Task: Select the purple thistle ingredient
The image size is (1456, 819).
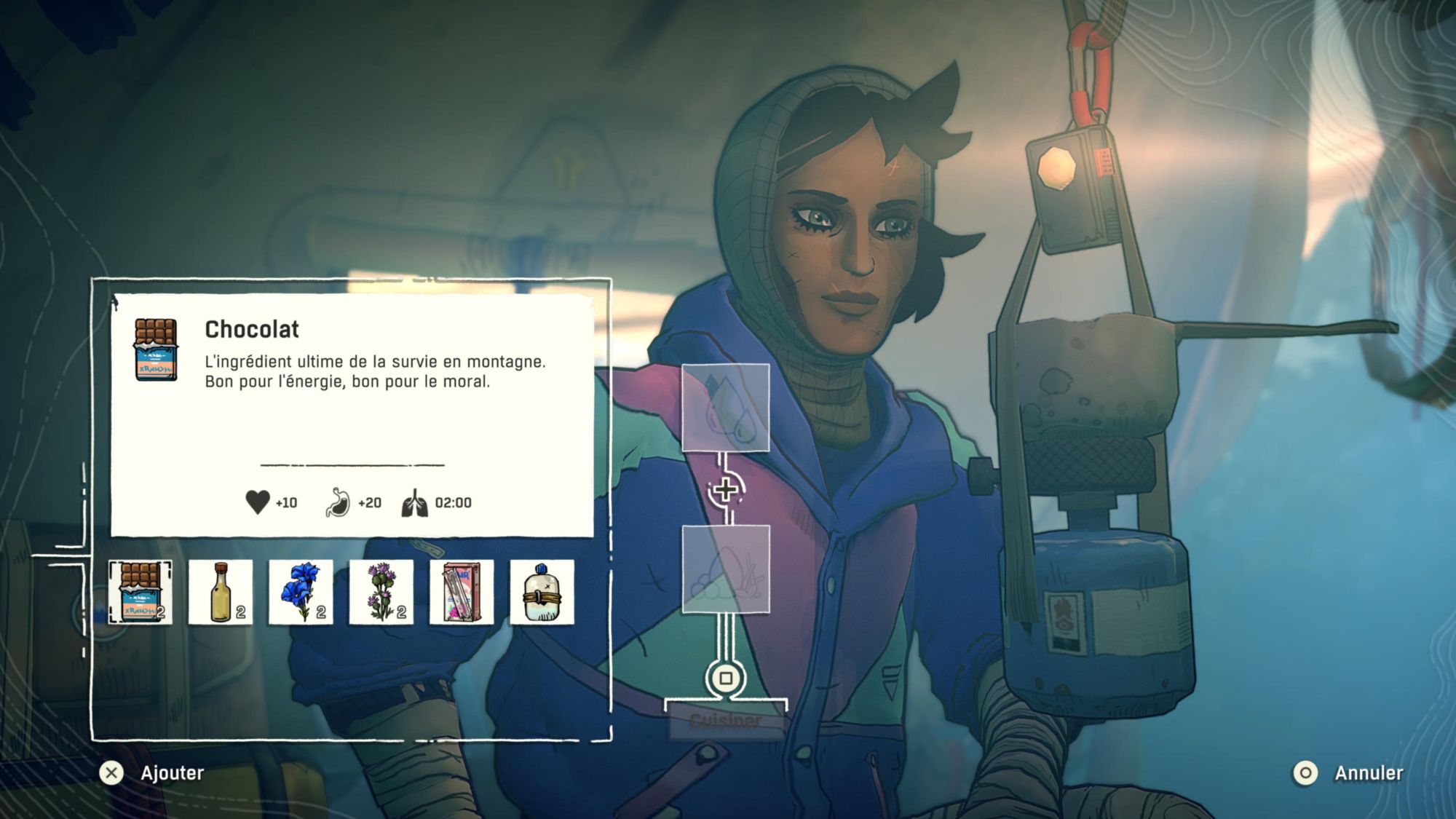Action: coord(381,592)
